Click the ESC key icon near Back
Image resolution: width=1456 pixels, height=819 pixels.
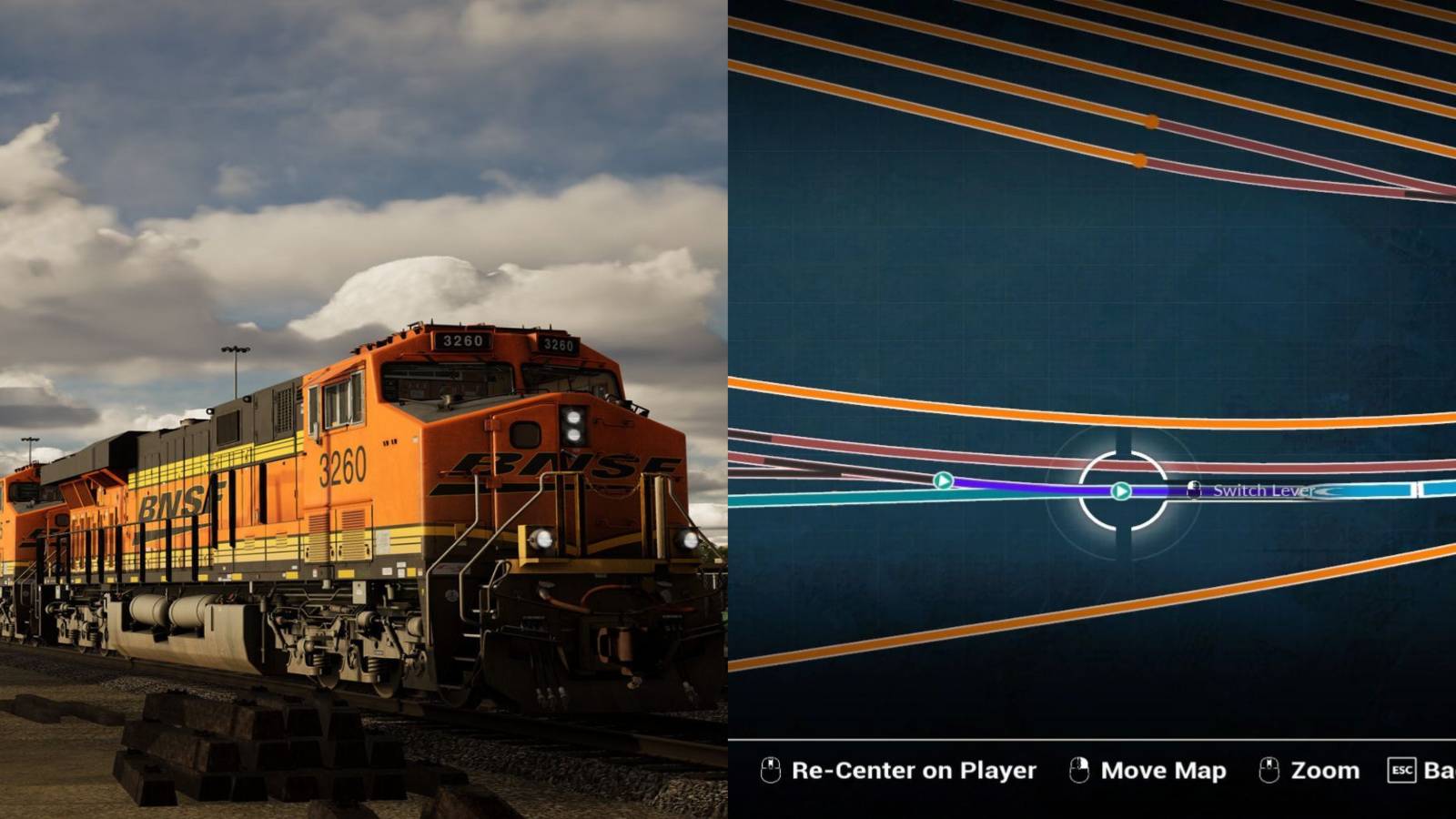coord(1401,771)
